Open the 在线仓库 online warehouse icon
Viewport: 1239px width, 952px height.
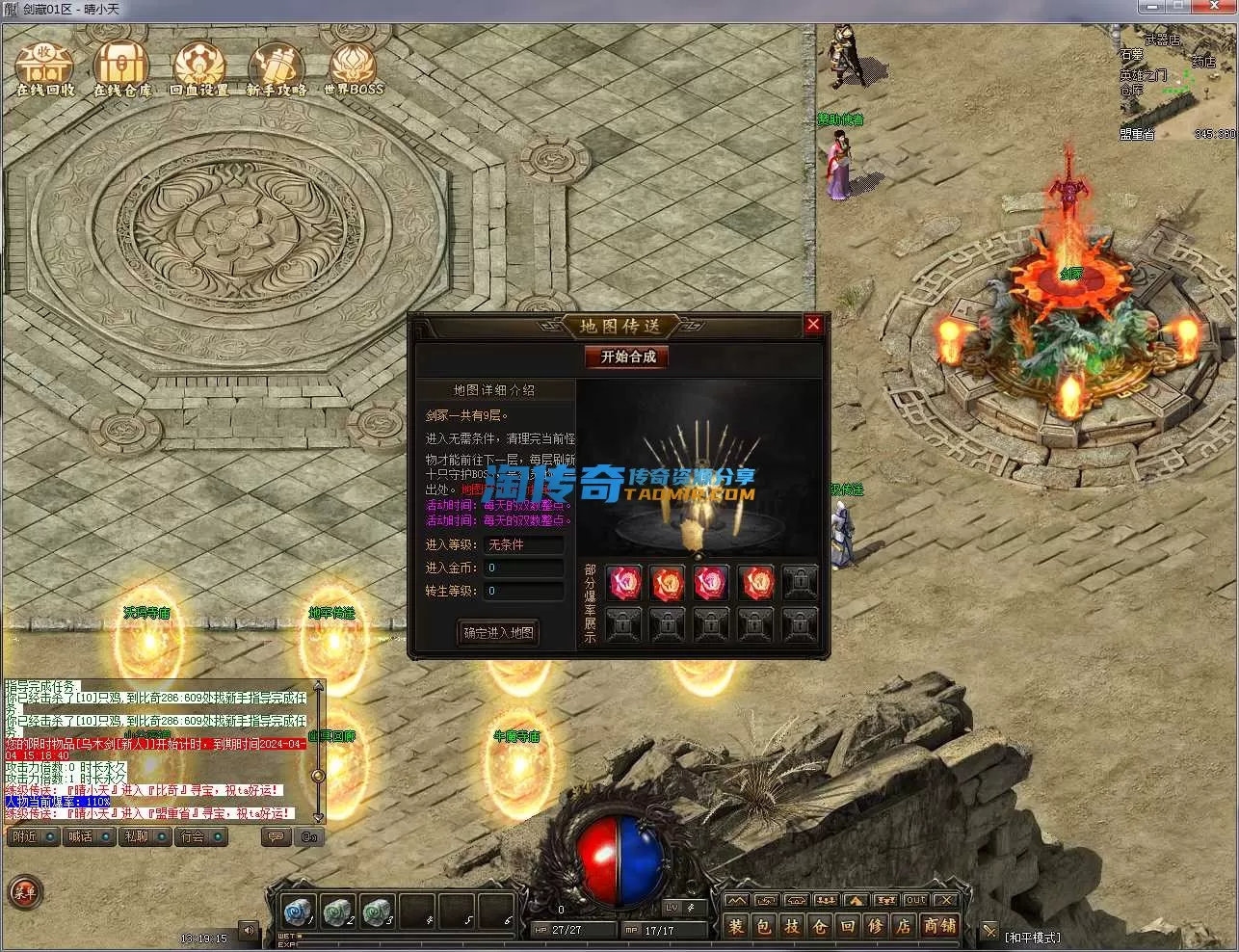[122, 68]
